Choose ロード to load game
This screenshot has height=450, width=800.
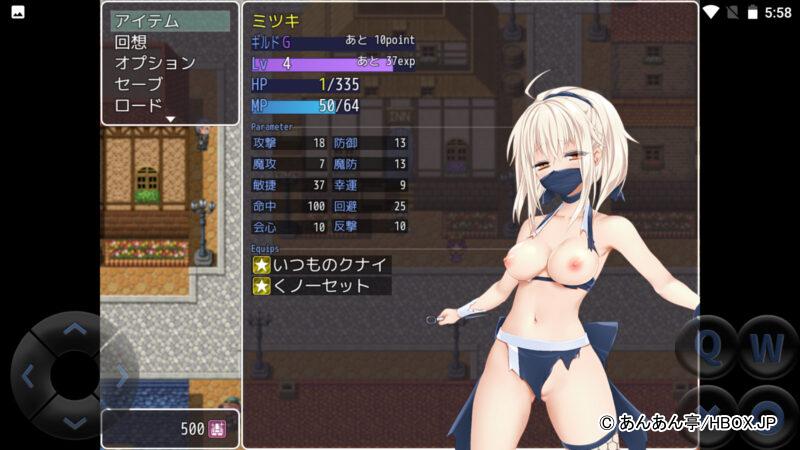click(x=138, y=105)
